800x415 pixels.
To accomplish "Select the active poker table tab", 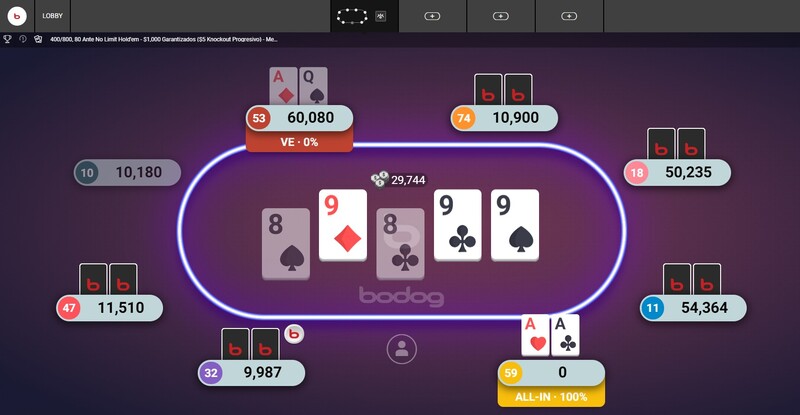I will (x=352, y=16).
